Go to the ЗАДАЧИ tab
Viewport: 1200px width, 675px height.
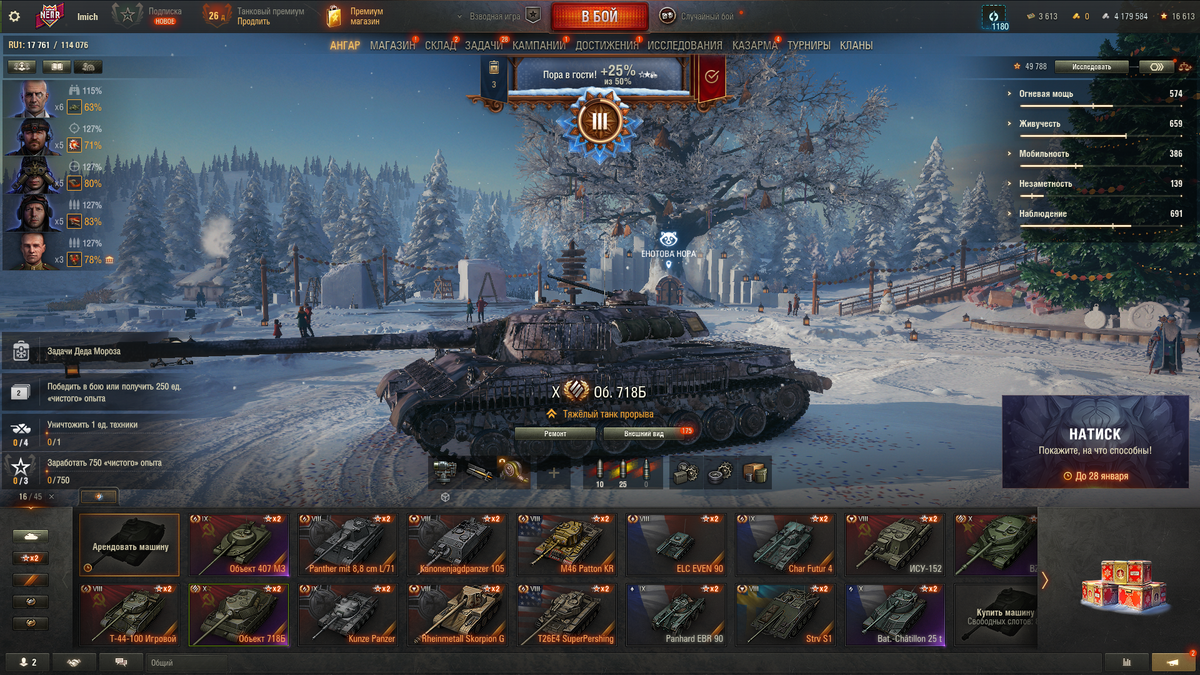click(x=484, y=45)
